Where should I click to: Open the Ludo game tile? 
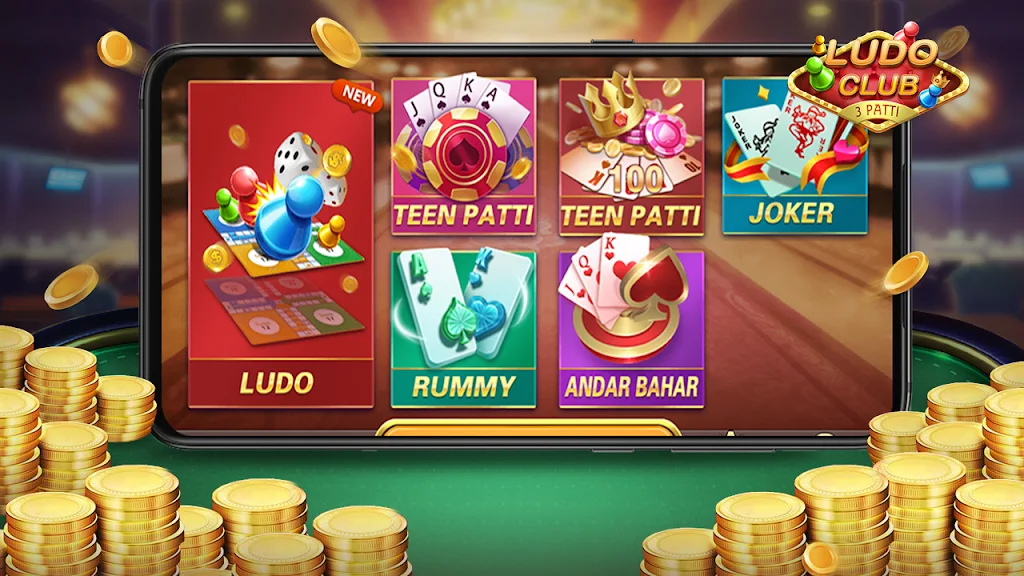[281, 245]
